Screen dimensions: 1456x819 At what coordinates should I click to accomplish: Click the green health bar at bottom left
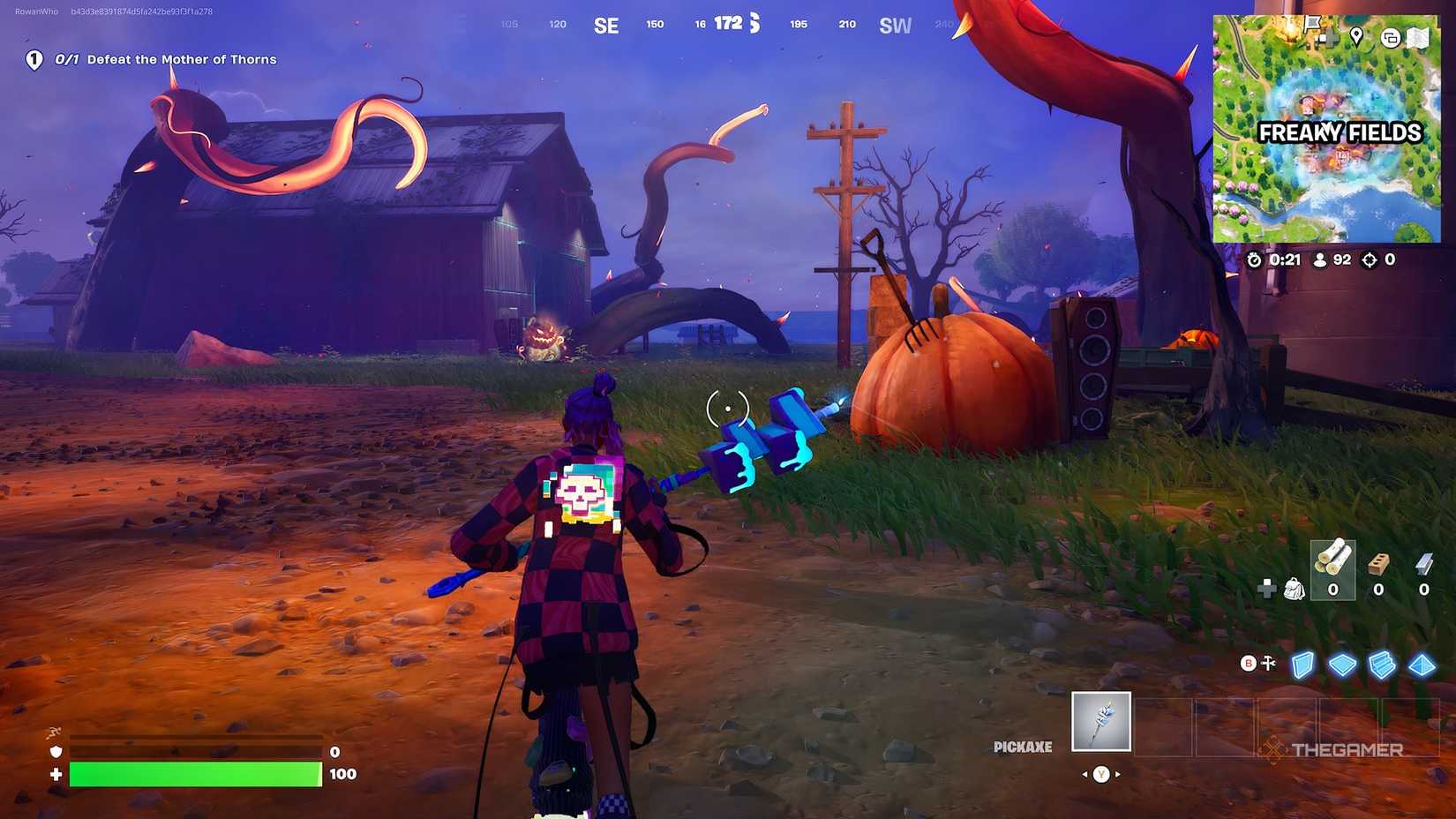coord(194,774)
